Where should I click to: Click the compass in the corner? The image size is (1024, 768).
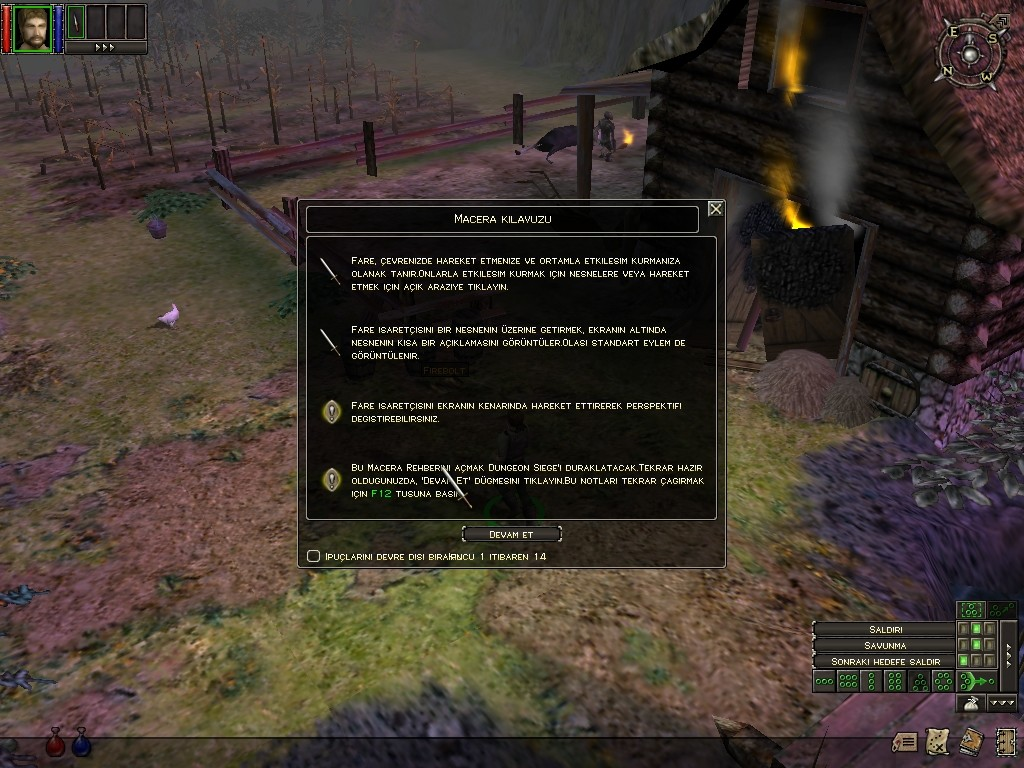(x=968, y=53)
